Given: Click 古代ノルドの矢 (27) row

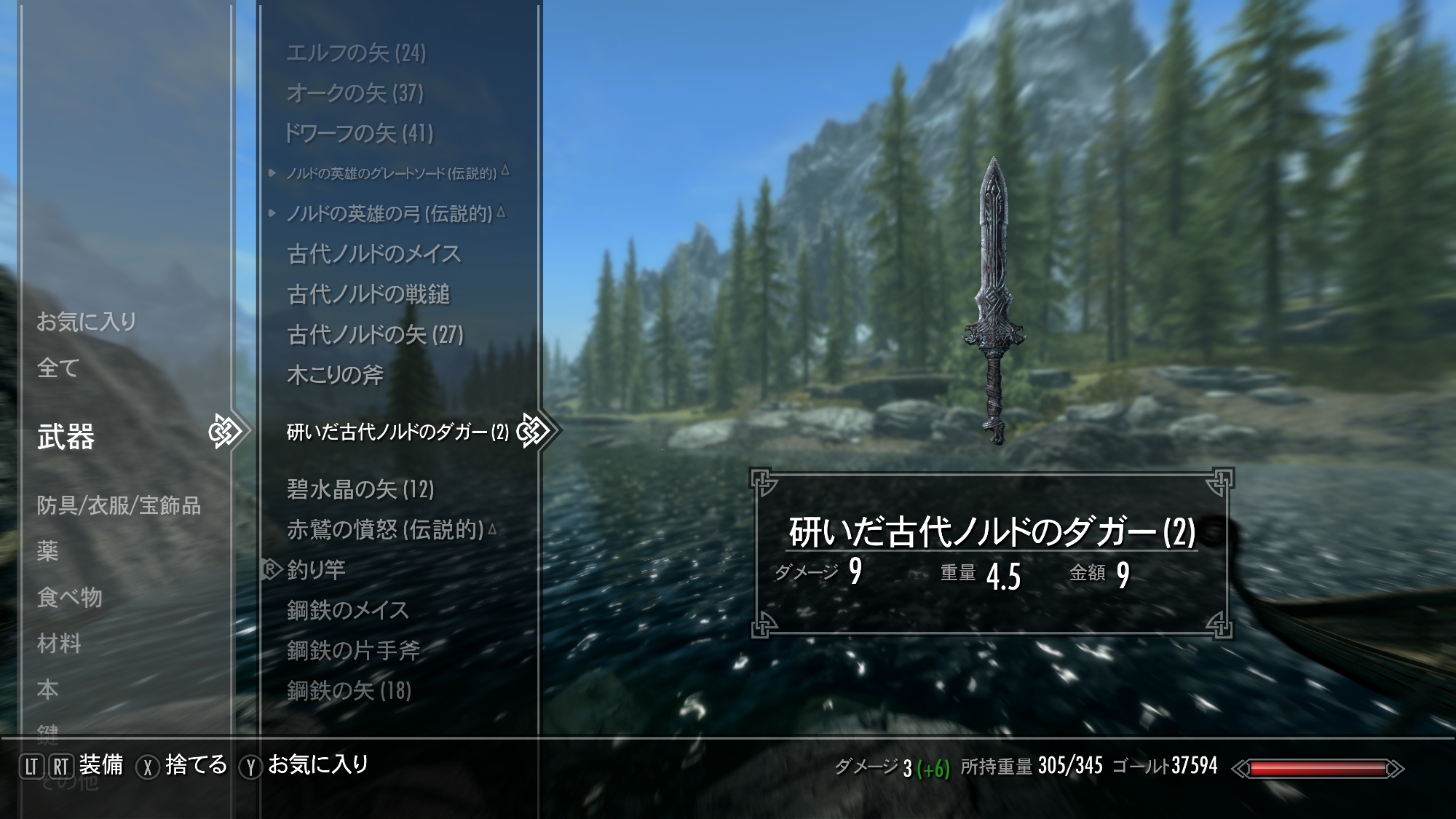Looking at the screenshot, I should click(375, 335).
